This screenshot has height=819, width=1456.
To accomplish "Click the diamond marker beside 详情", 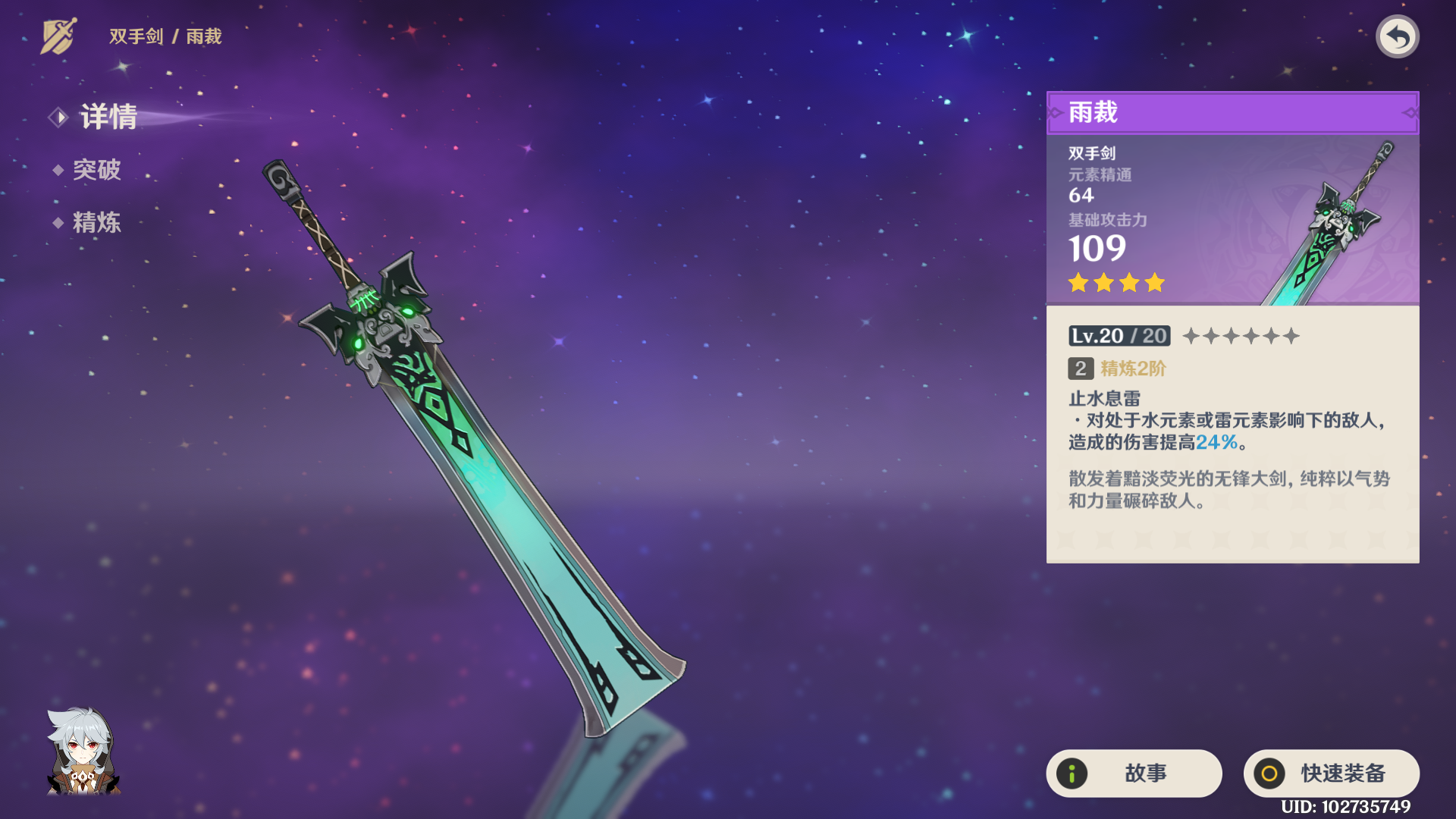I will (59, 117).
